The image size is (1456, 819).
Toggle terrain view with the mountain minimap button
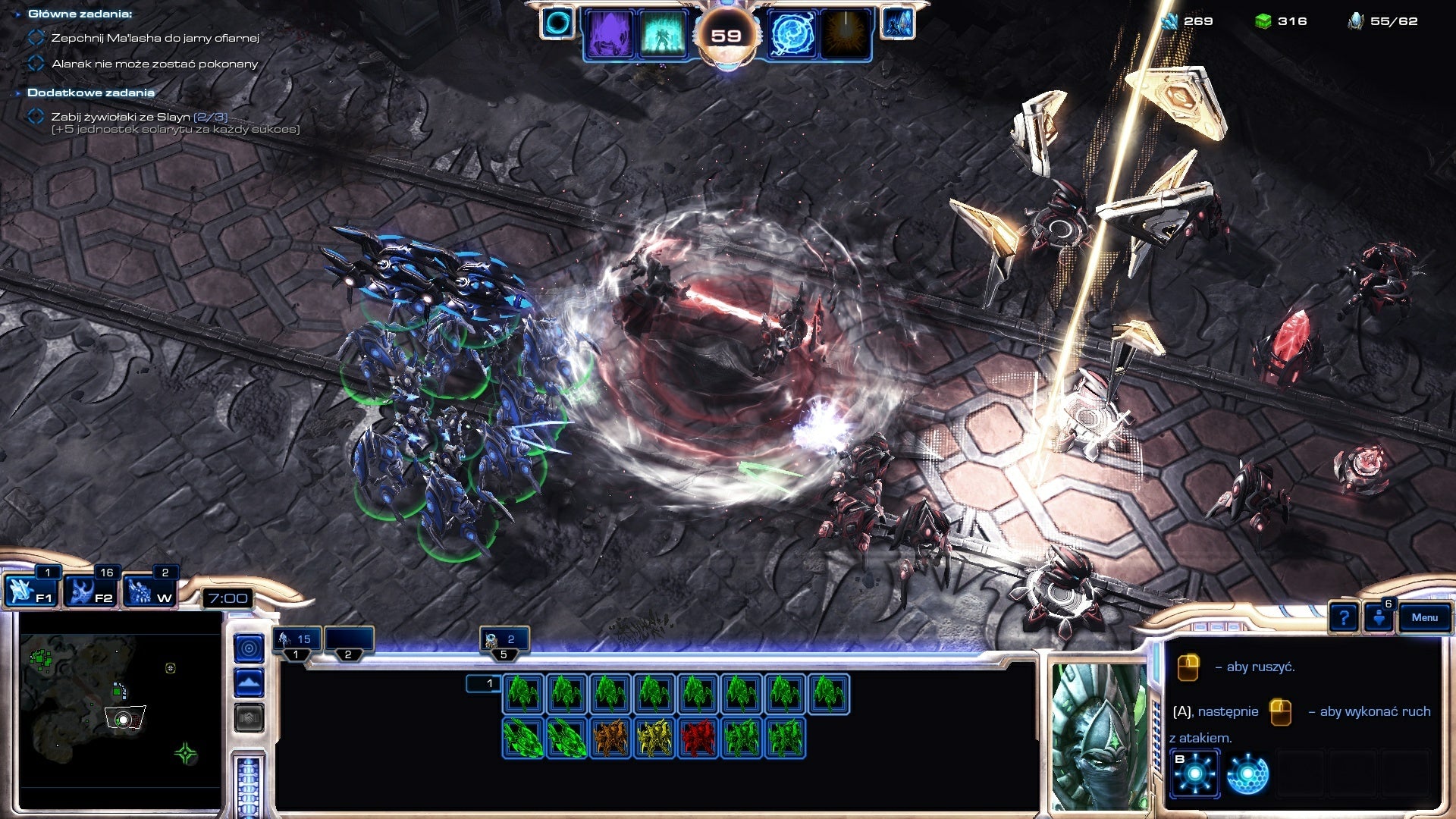pyautogui.click(x=248, y=681)
